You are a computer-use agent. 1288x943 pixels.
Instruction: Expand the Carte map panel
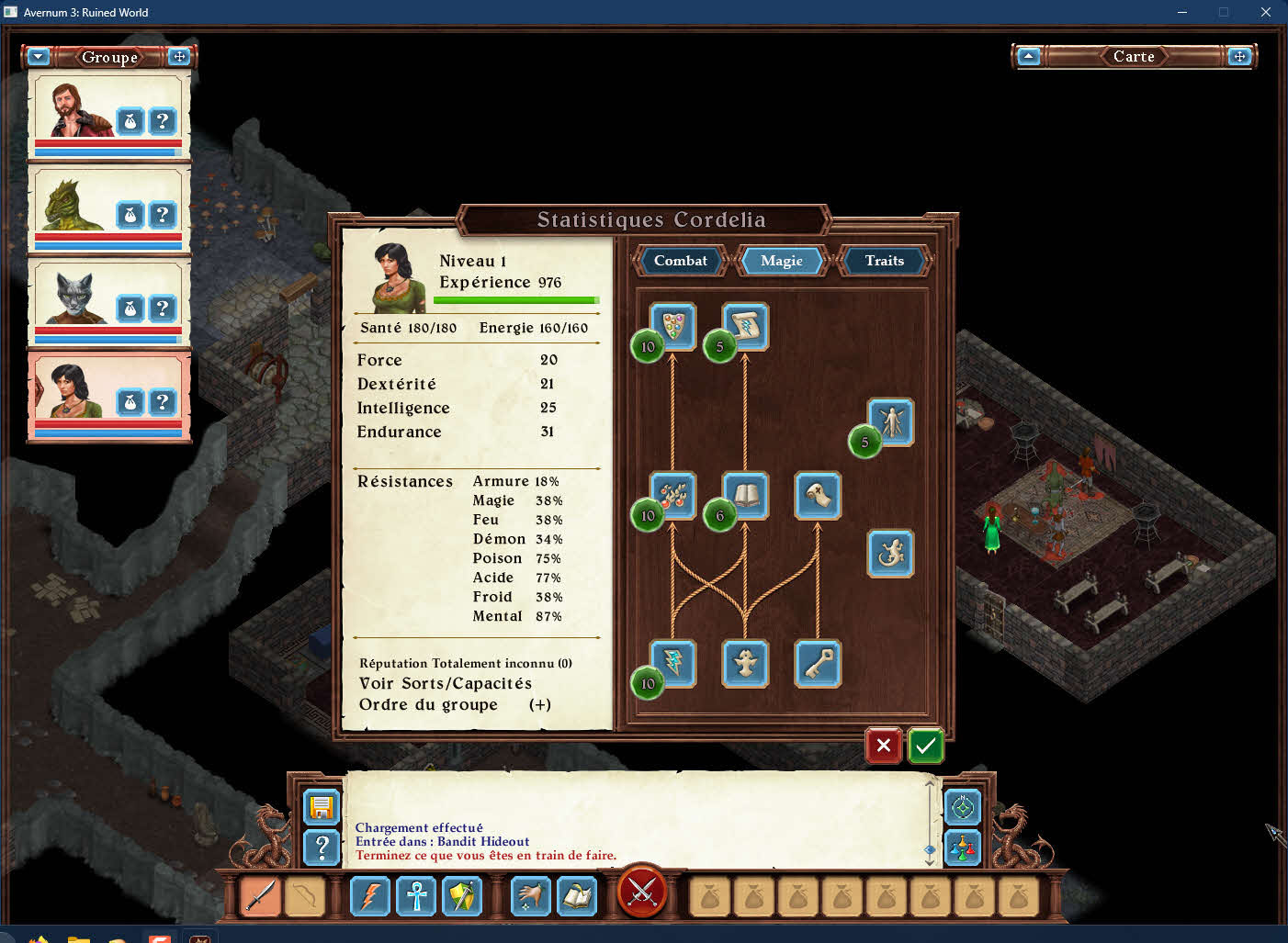point(1239,57)
